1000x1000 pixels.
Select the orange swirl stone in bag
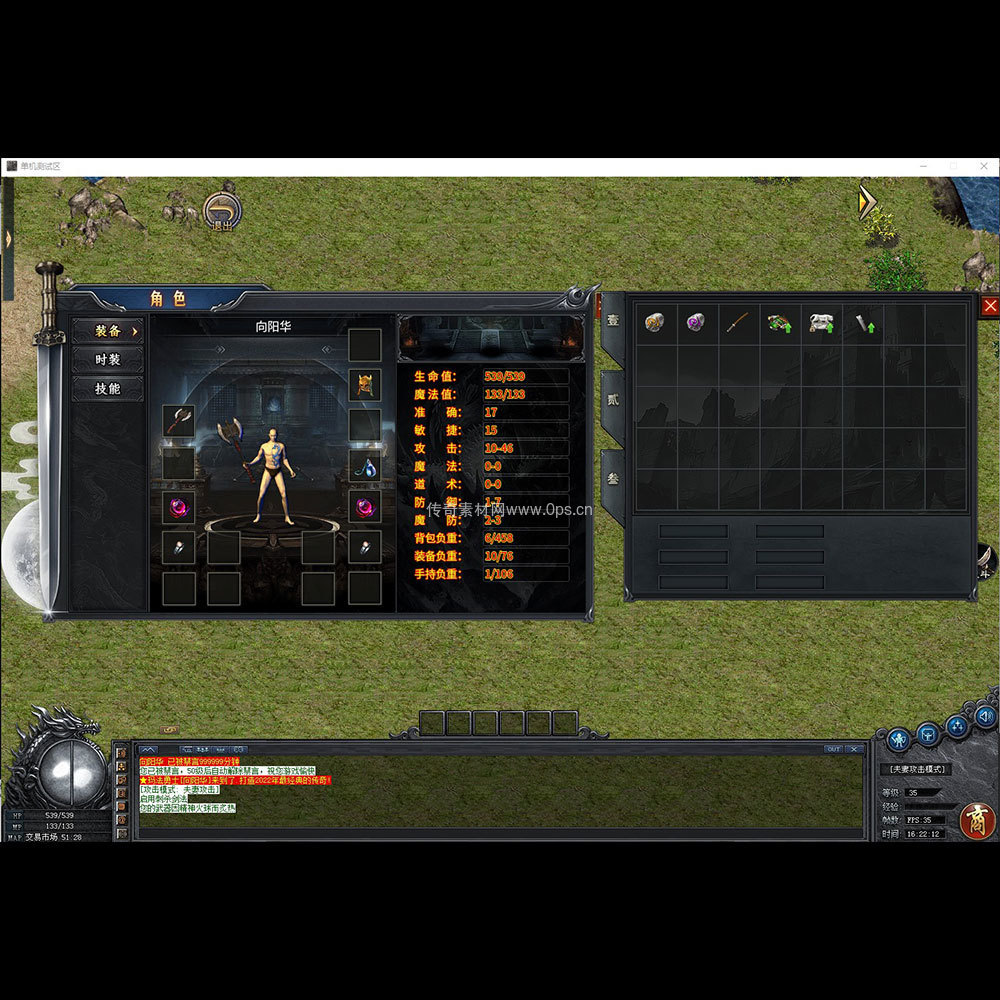(655, 323)
